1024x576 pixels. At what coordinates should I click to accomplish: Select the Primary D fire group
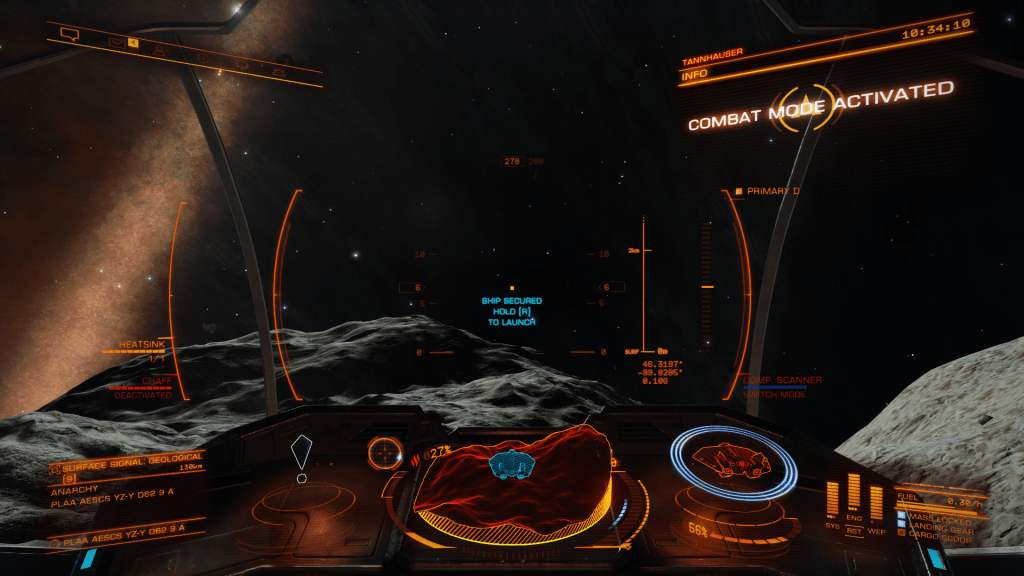pos(772,191)
